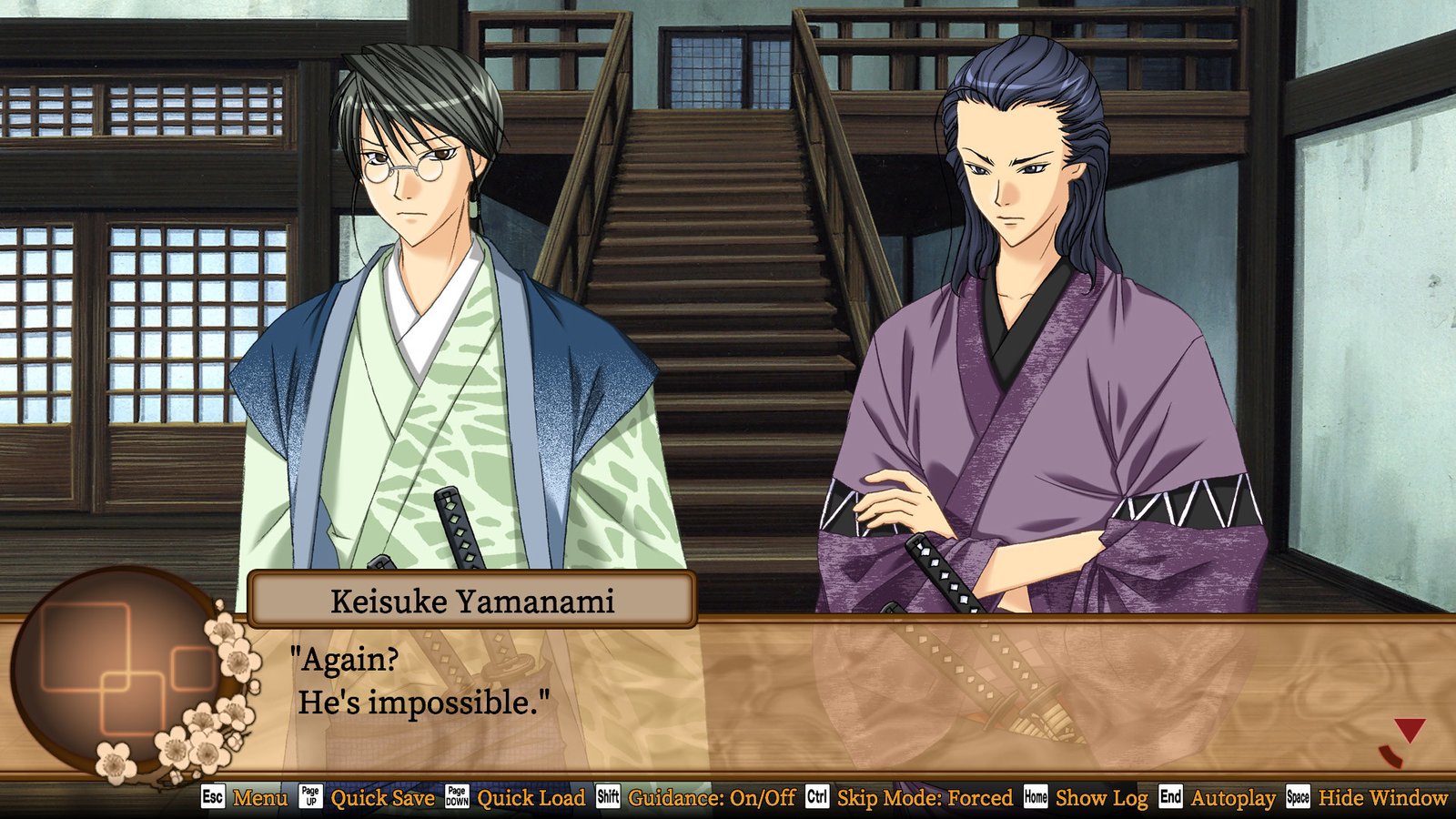Screen dimensions: 1456x819
Task: Quick Save the current progress
Action: click(383, 799)
